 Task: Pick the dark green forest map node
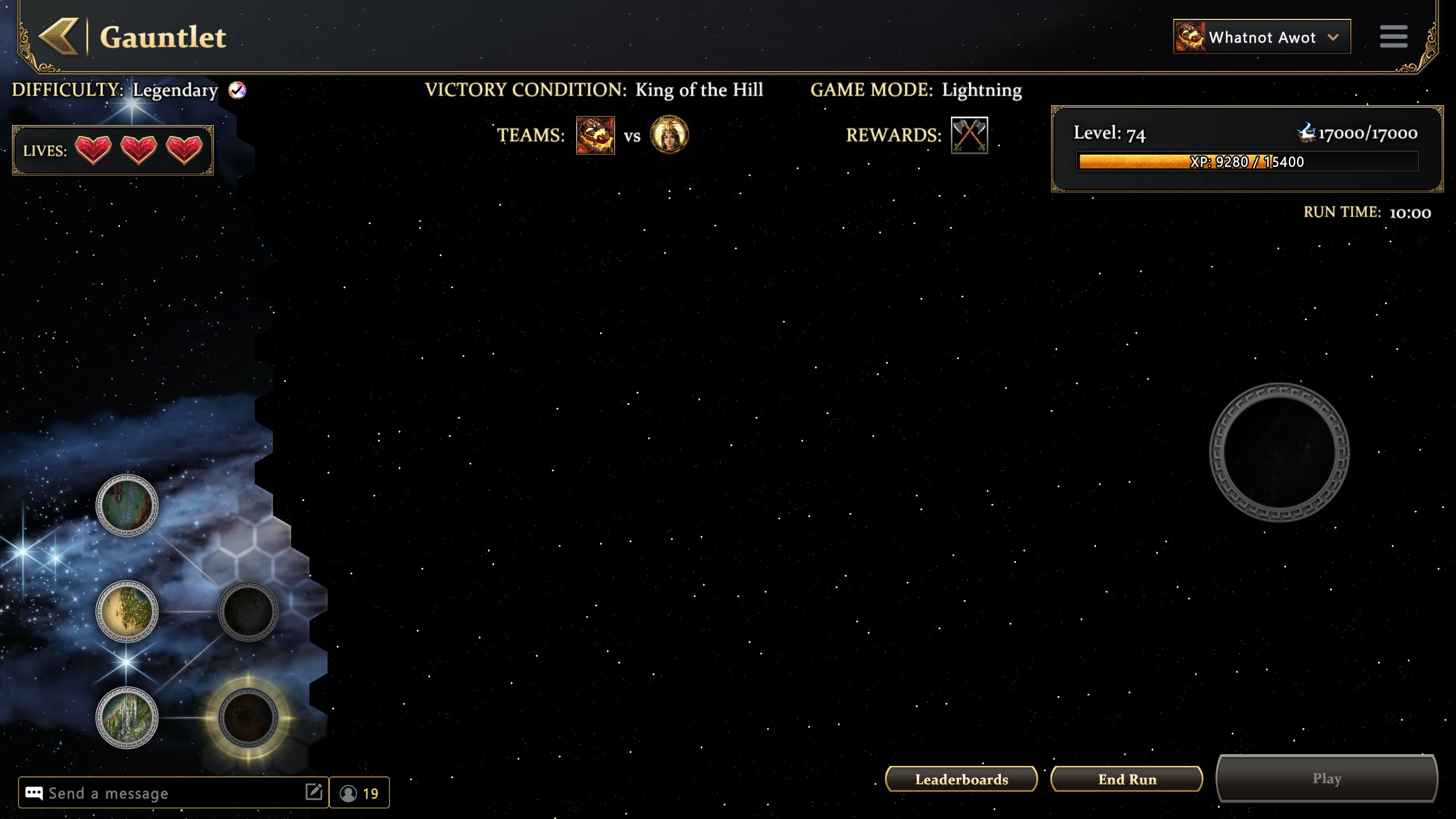pos(127,505)
